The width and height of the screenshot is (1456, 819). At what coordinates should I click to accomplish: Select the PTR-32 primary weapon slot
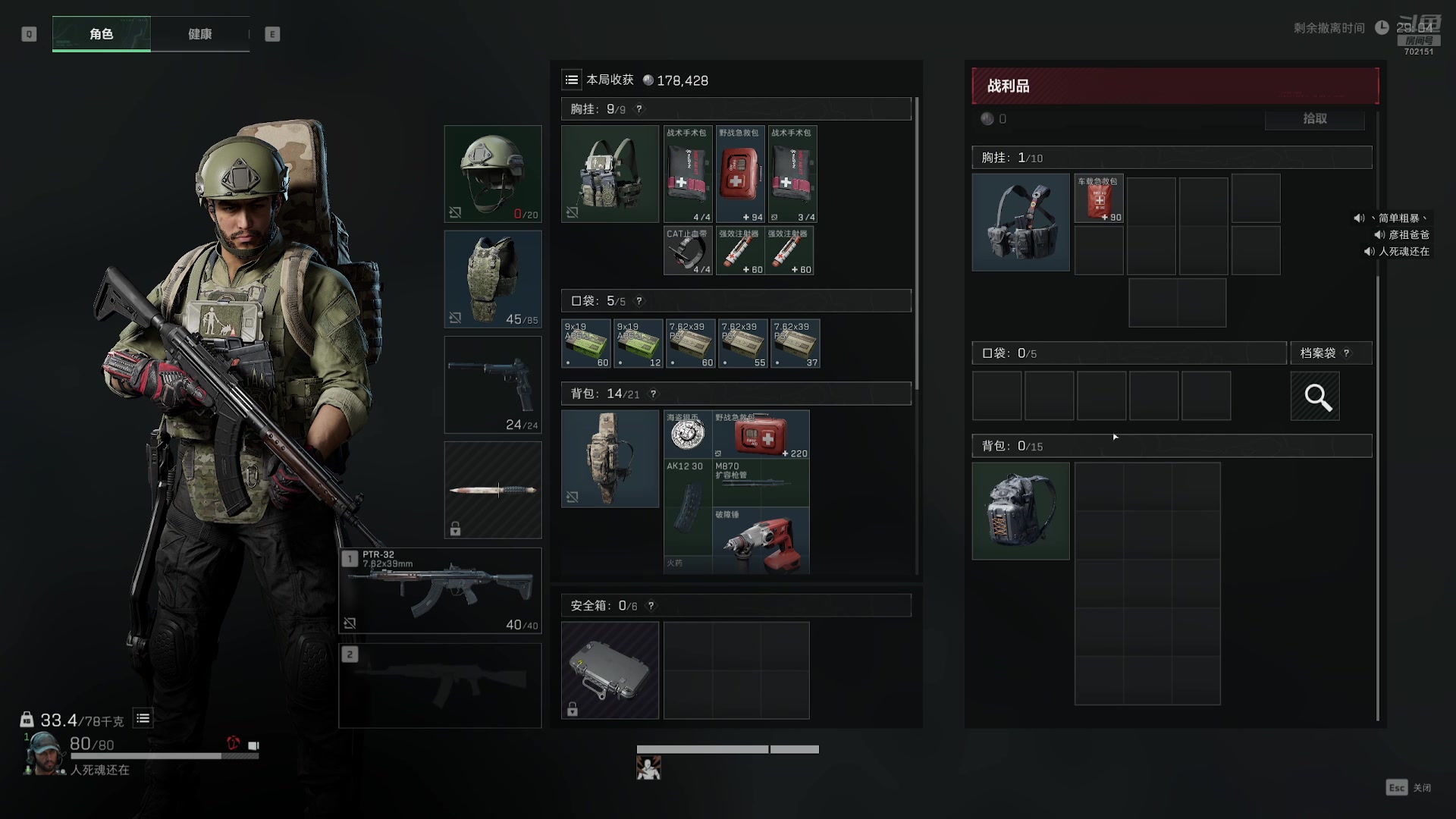pyautogui.click(x=440, y=590)
